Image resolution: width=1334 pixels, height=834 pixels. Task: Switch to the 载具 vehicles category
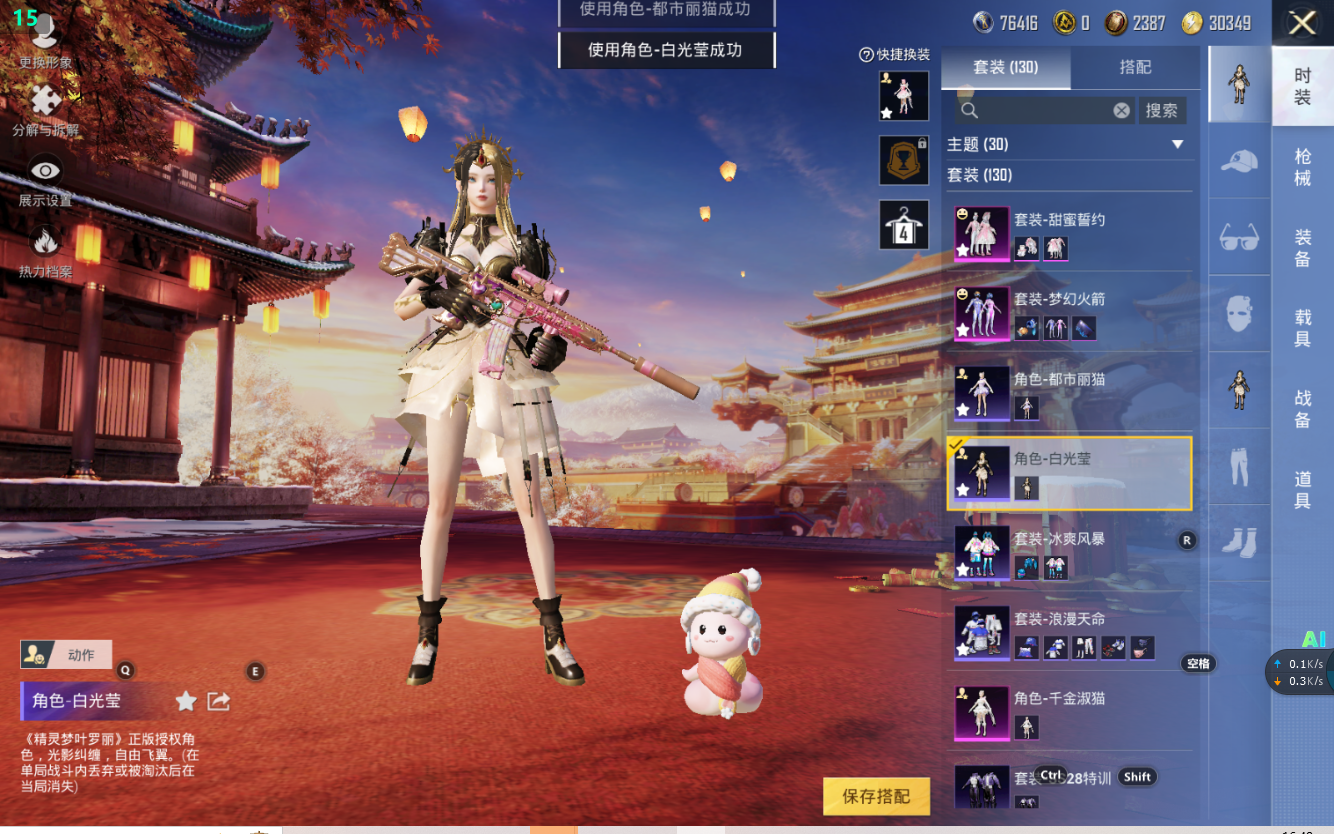(x=1302, y=328)
